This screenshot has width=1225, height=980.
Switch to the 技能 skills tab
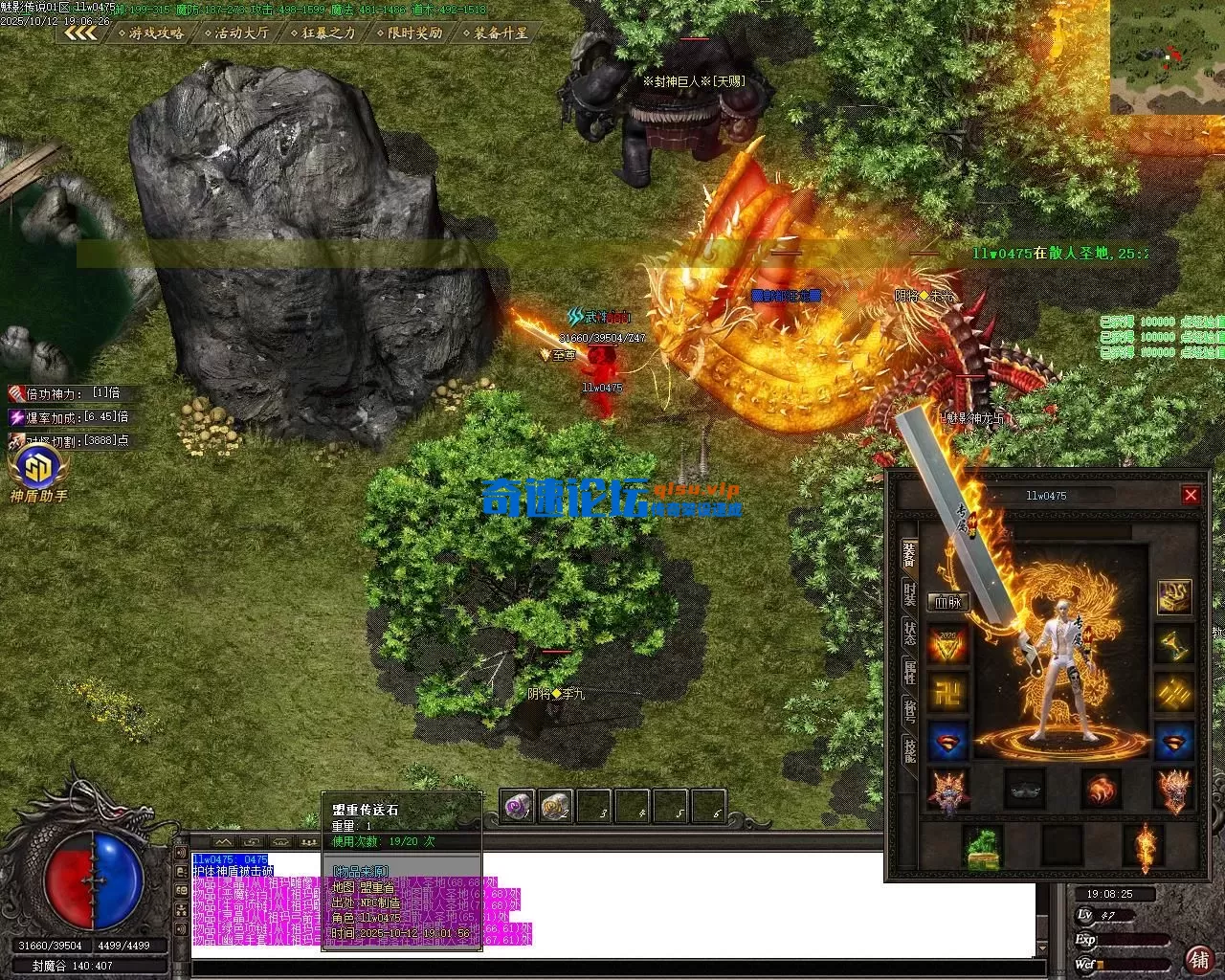(x=909, y=748)
